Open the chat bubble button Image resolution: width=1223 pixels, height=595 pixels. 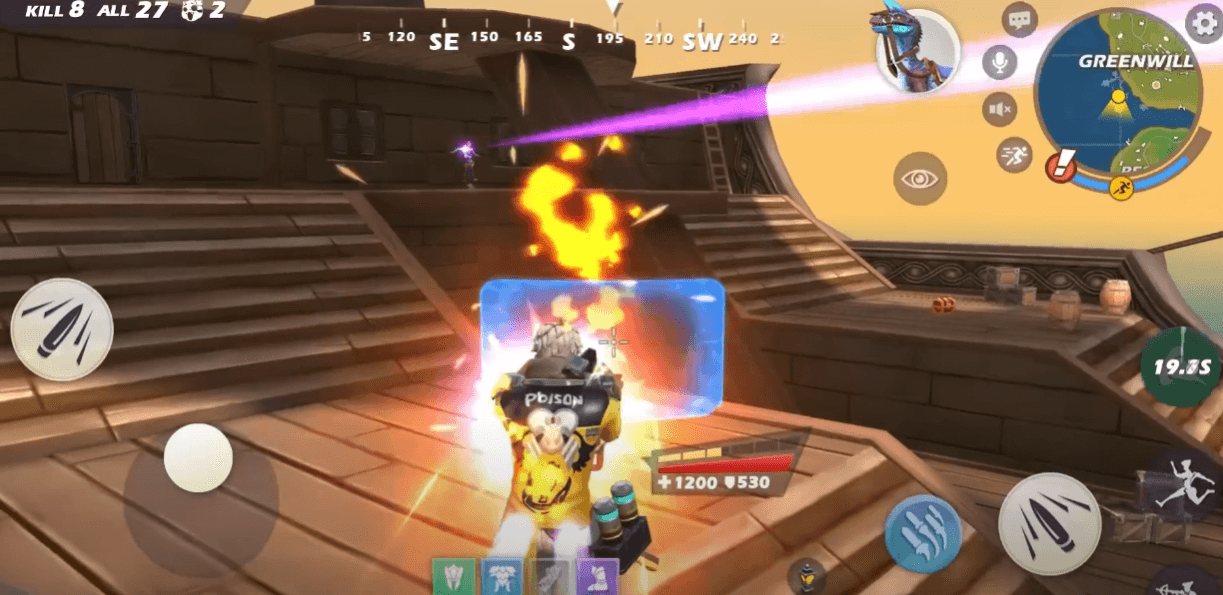pyautogui.click(x=1019, y=19)
